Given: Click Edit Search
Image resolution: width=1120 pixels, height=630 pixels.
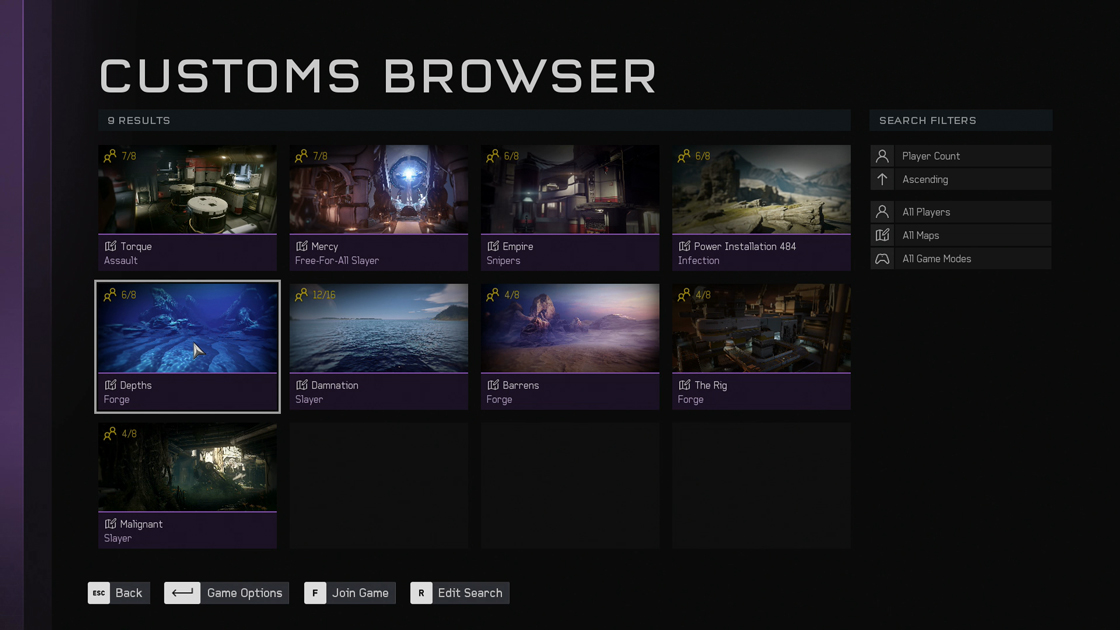Looking at the screenshot, I should tap(460, 593).
